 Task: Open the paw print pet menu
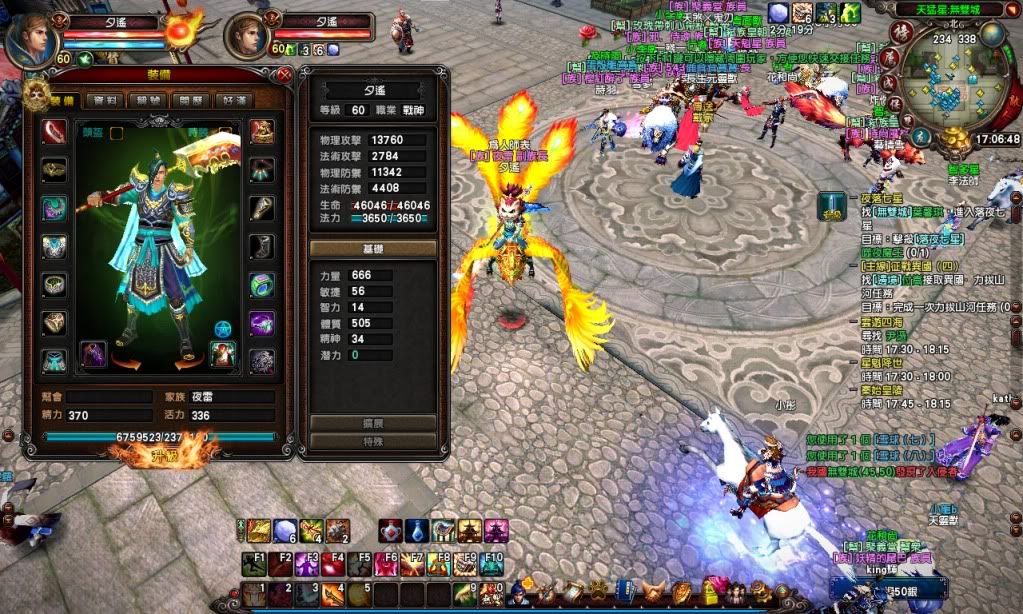click(x=597, y=592)
